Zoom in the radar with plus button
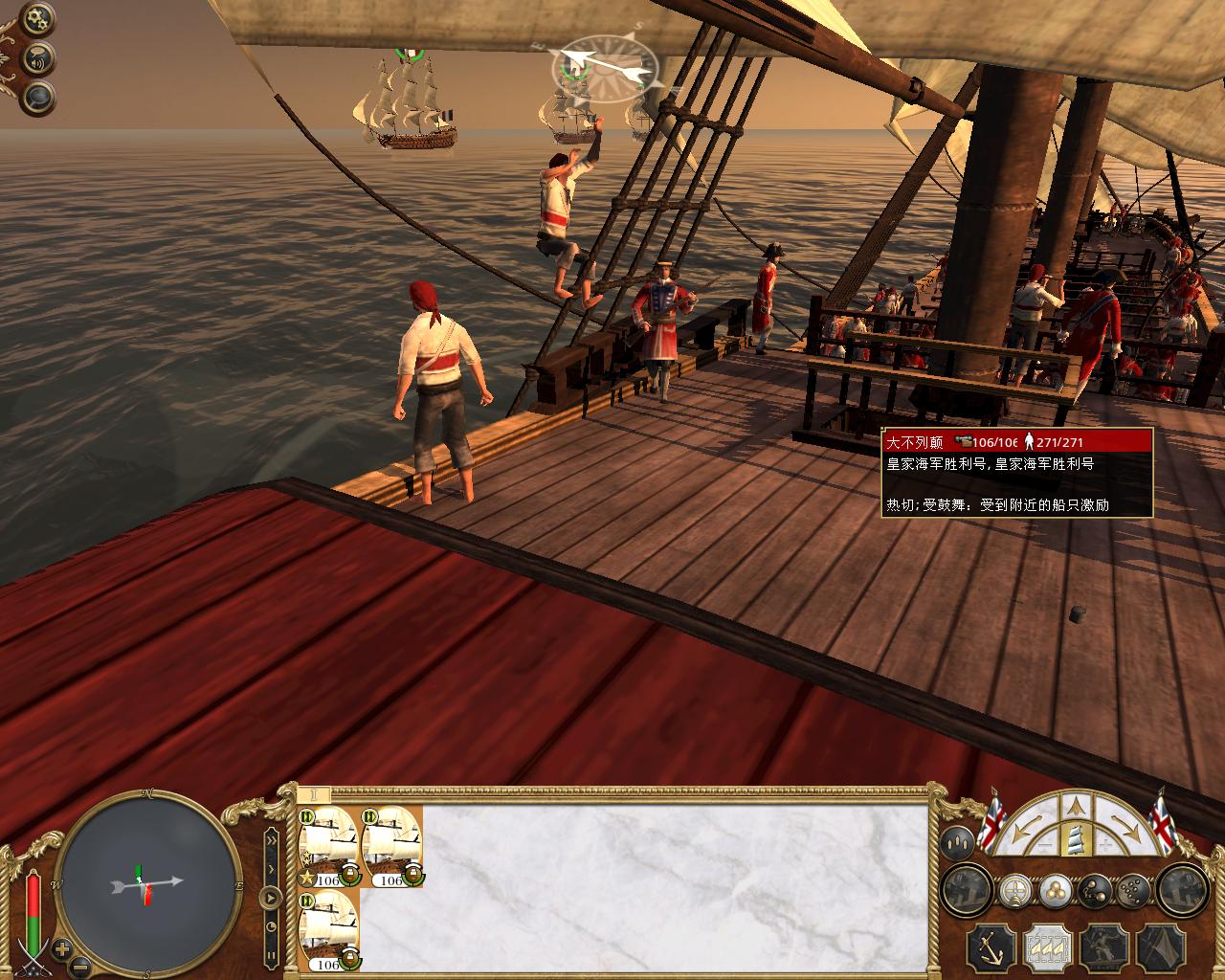Viewport: 1225px width, 980px height. click(x=62, y=950)
